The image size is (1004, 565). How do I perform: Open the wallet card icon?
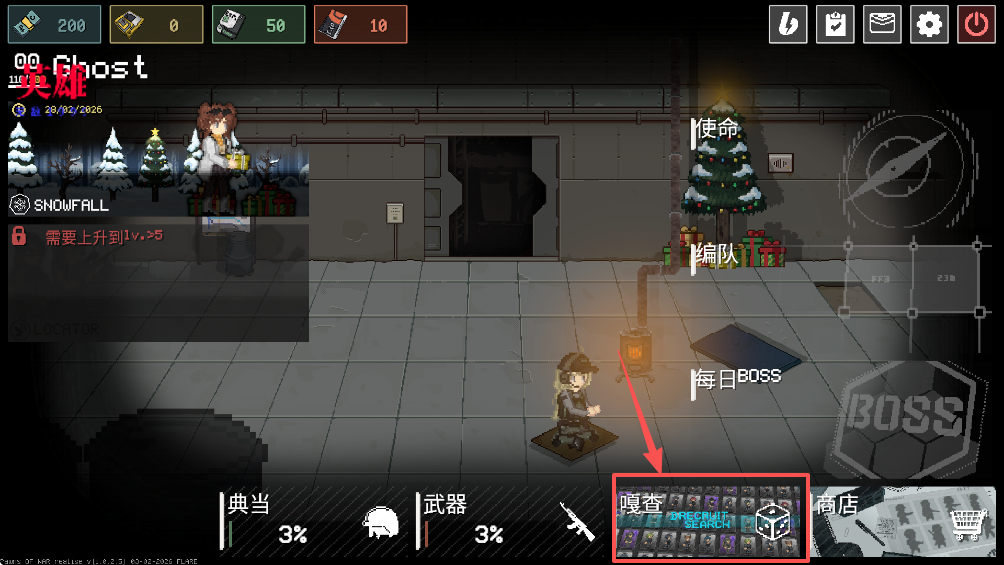pyautogui.click(x=883, y=24)
